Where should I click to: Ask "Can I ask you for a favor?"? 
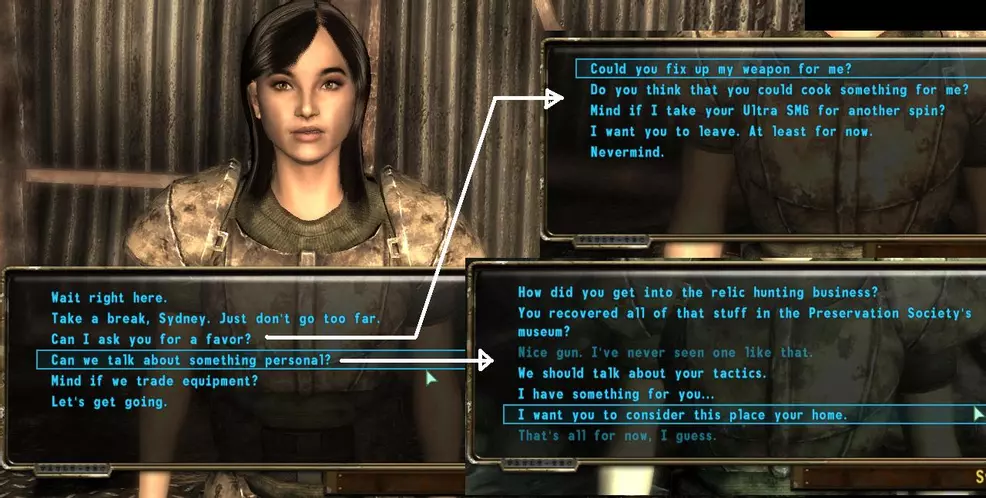click(151, 339)
